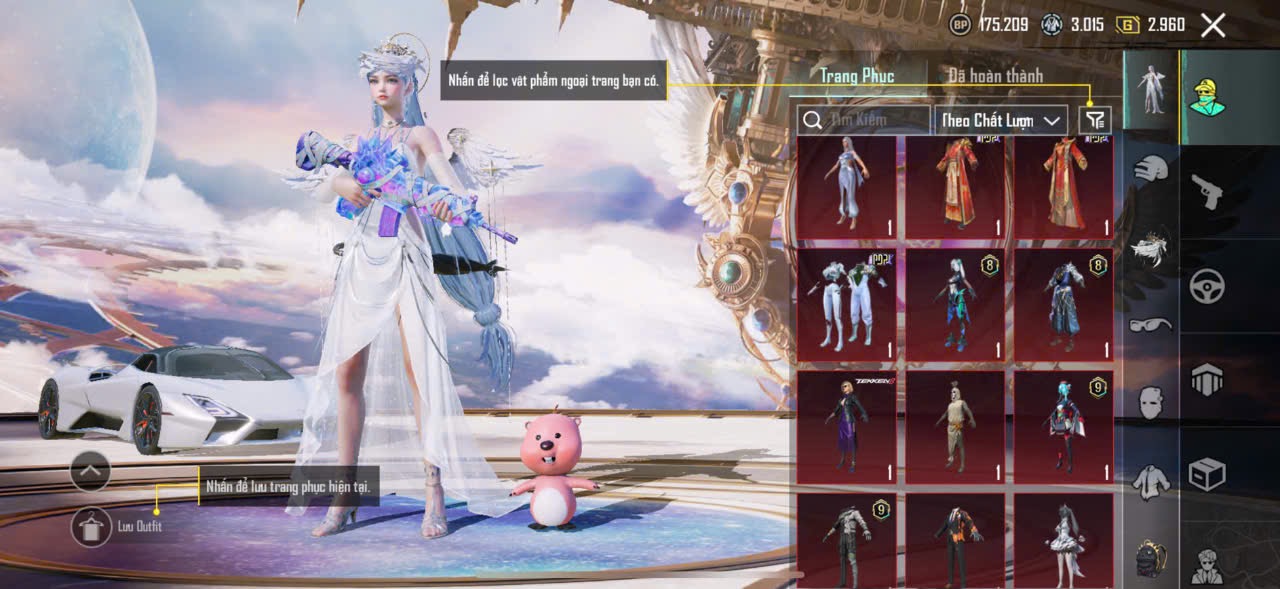Pick the mummy bandage outfit tile
Image resolution: width=1280 pixels, height=589 pixels.
click(x=955, y=426)
